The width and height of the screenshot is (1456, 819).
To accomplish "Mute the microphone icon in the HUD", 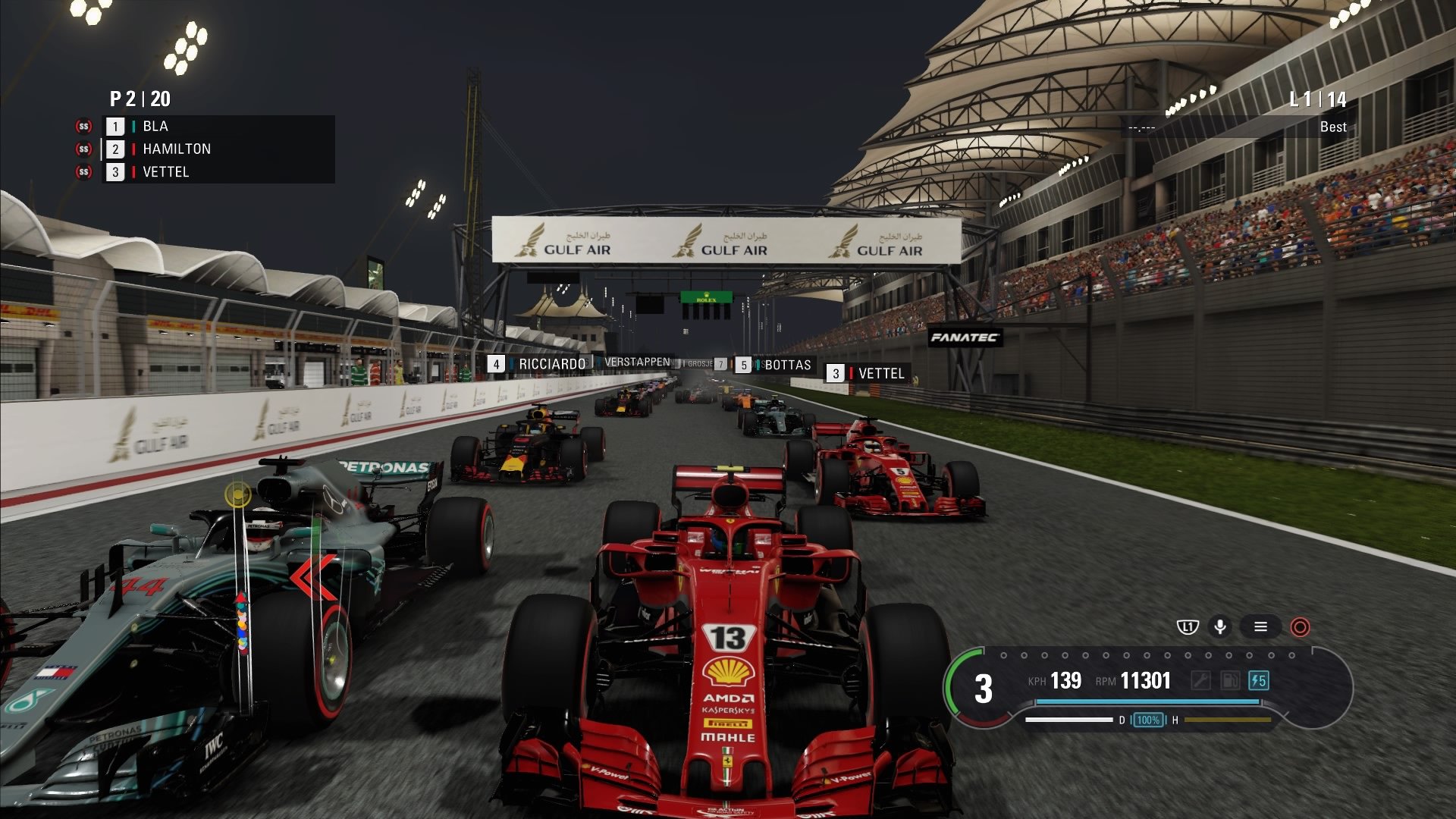I will (1219, 627).
